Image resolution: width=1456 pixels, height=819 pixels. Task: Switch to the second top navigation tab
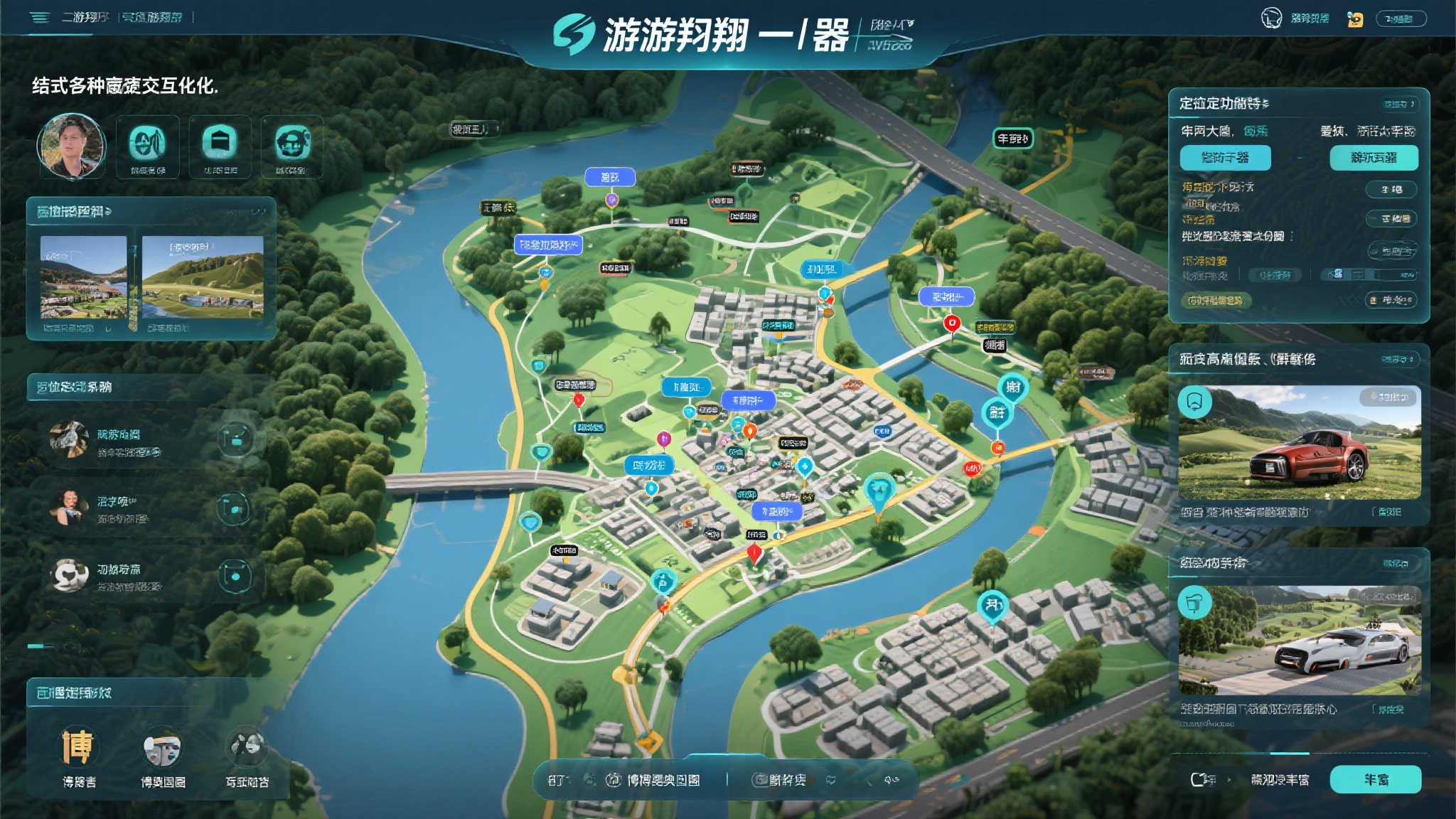pos(152,17)
